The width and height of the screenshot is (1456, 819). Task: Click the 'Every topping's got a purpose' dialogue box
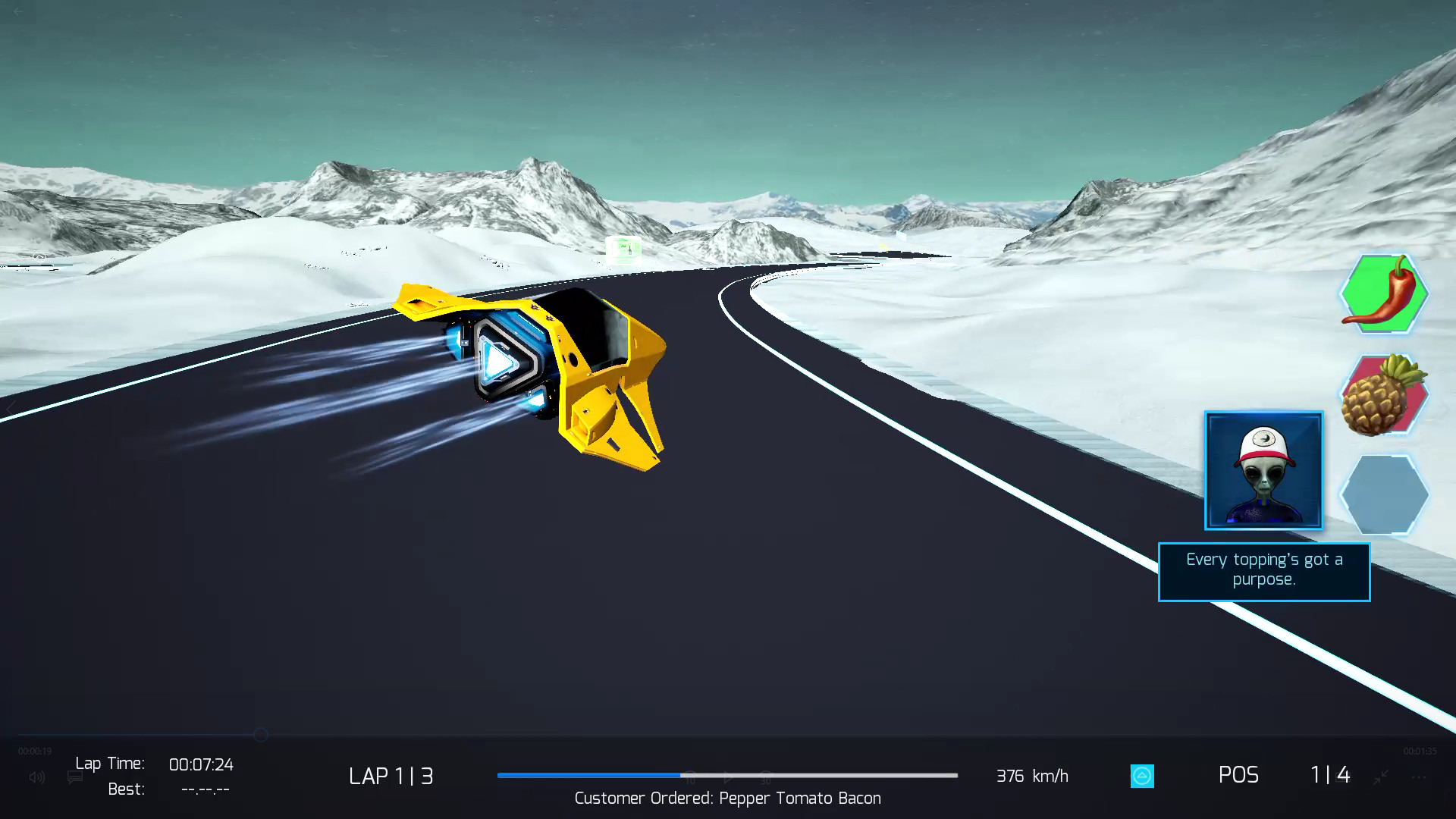coord(1263,571)
